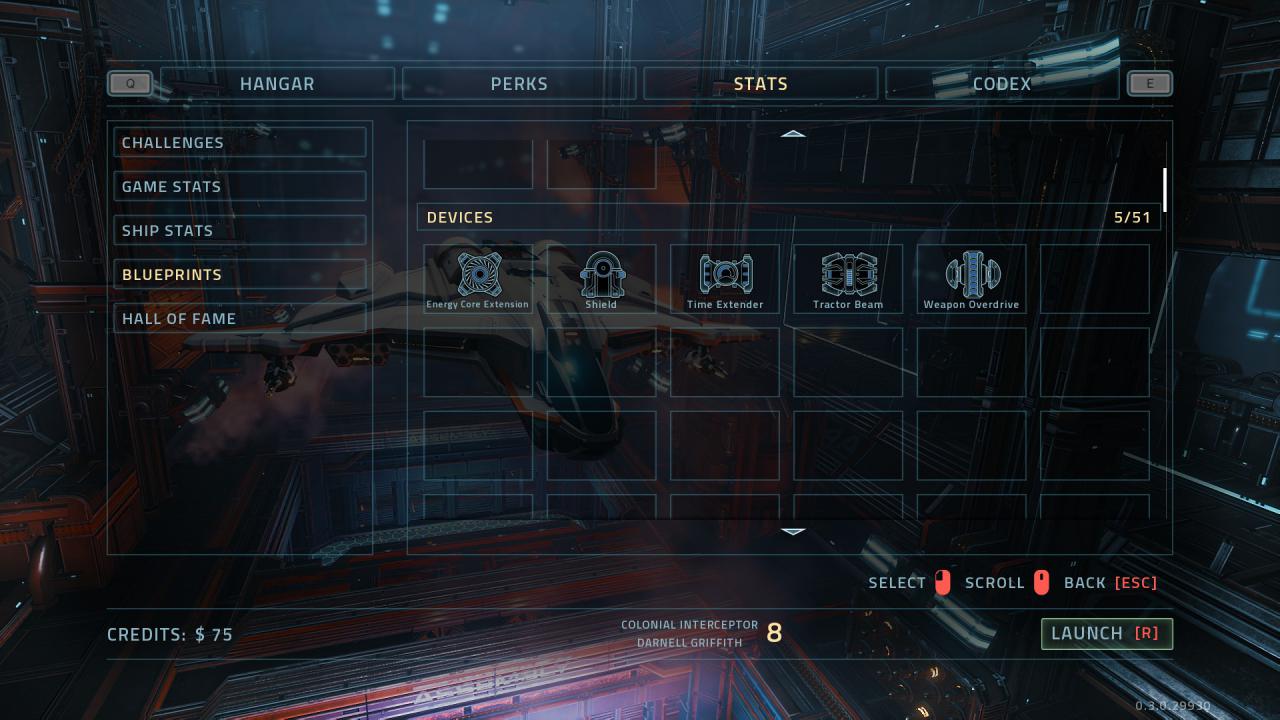Viewport: 1280px width, 720px height.
Task: Click the blueprint list scrollbar handle
Action: [1165, 190]
